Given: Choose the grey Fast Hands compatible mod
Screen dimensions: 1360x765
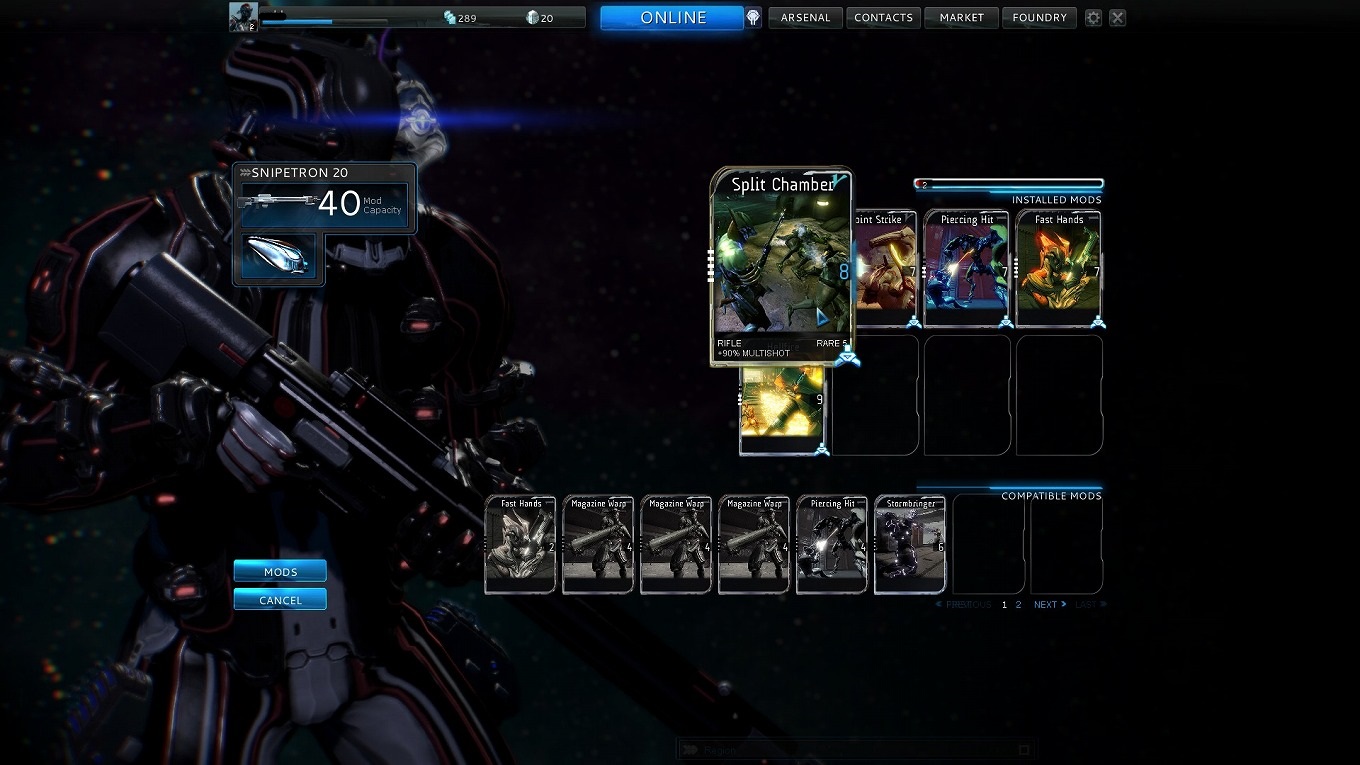Looking at the screenshot, I should (x=520, y=545).
